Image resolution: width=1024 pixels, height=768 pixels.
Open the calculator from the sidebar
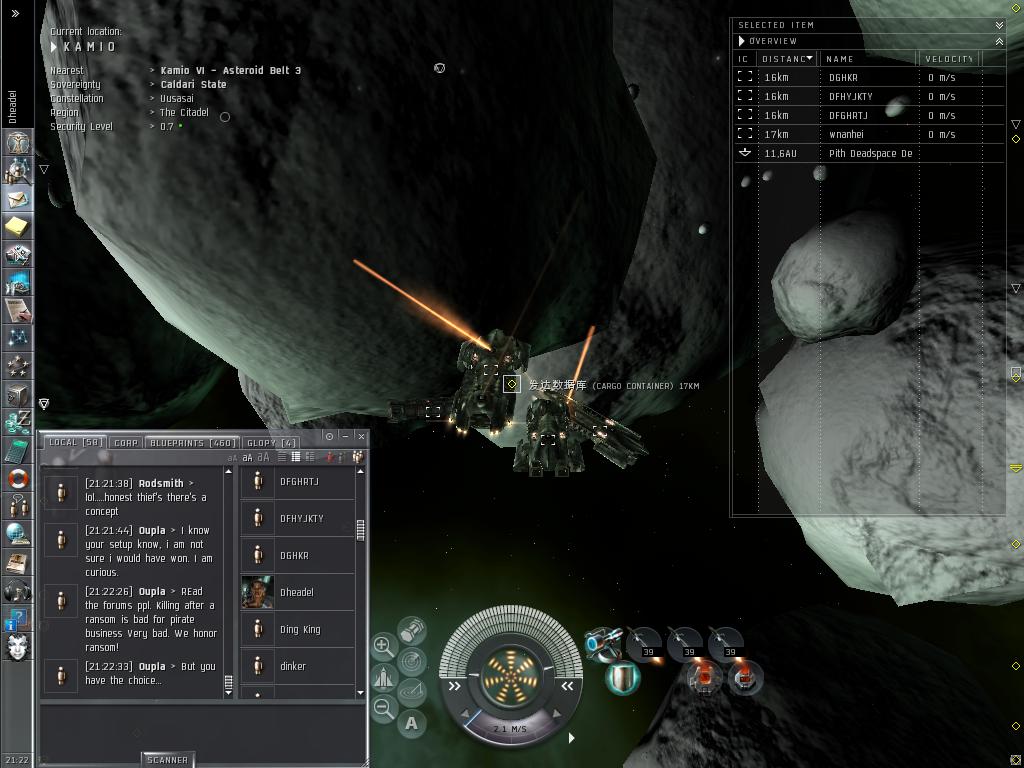(17, 450)
